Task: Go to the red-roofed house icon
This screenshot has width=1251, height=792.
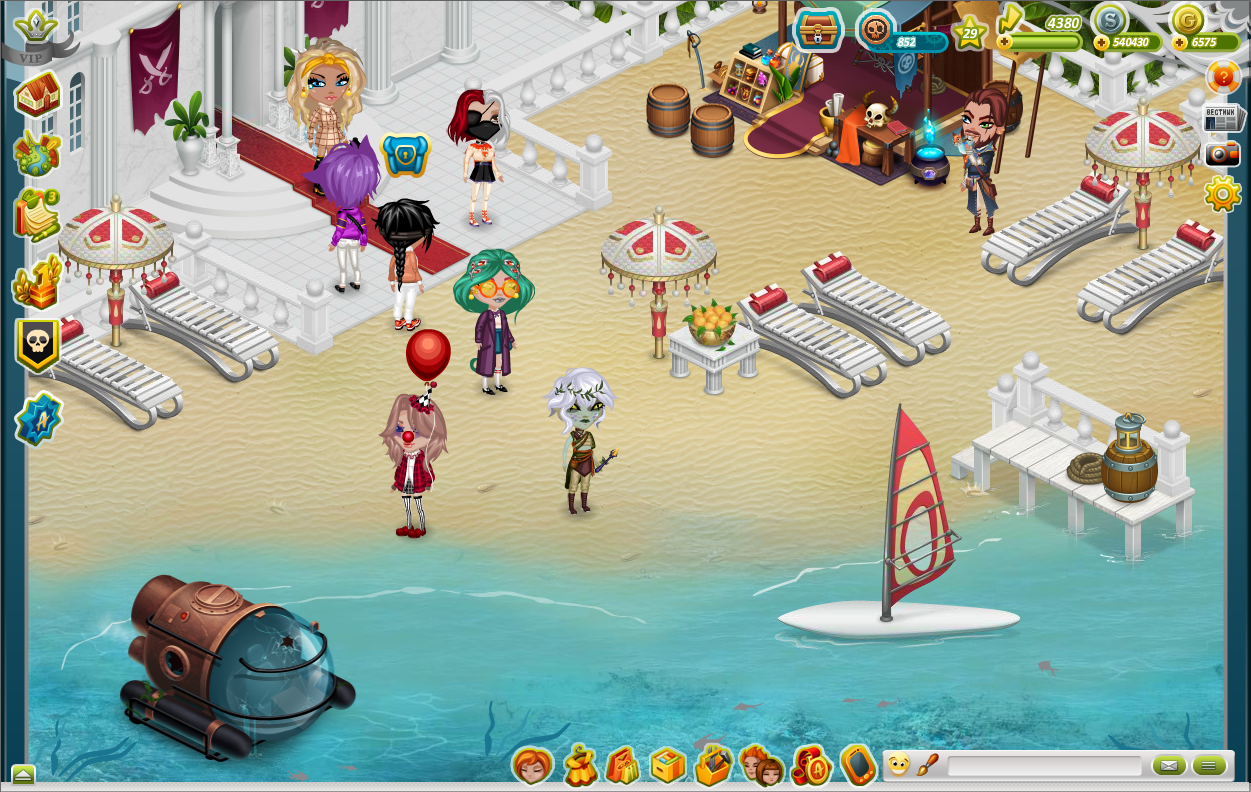Action: tap(38, 96)
